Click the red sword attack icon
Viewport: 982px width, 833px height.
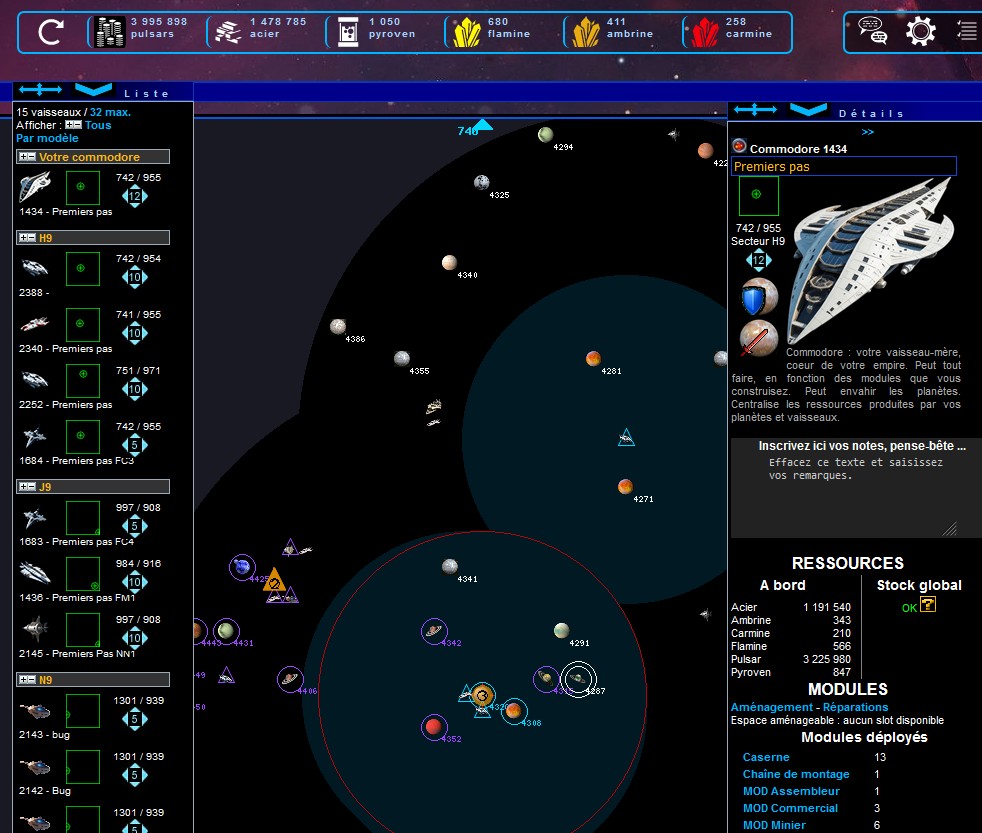(759, 340)
